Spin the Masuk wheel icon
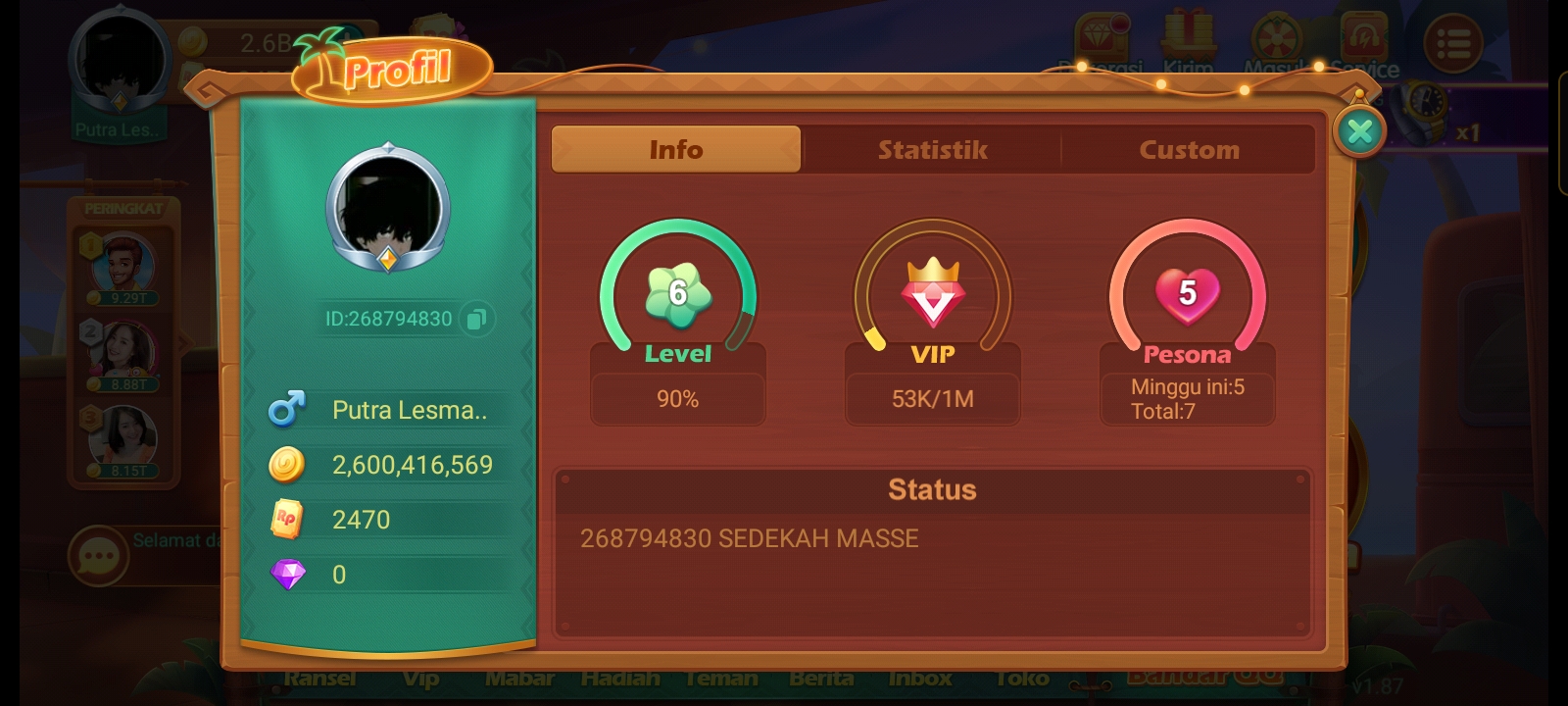The image size is (1568, 706). click(1275, 39)
